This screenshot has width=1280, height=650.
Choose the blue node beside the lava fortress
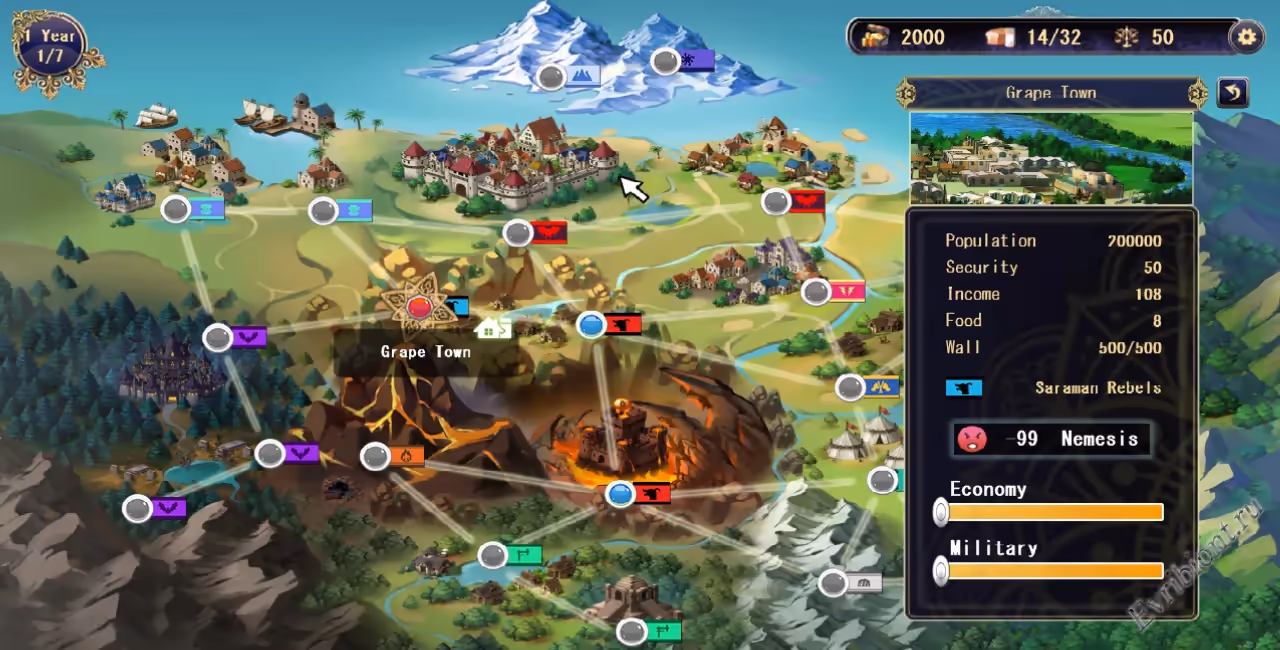pyautogui.click(x=621, y=493)
